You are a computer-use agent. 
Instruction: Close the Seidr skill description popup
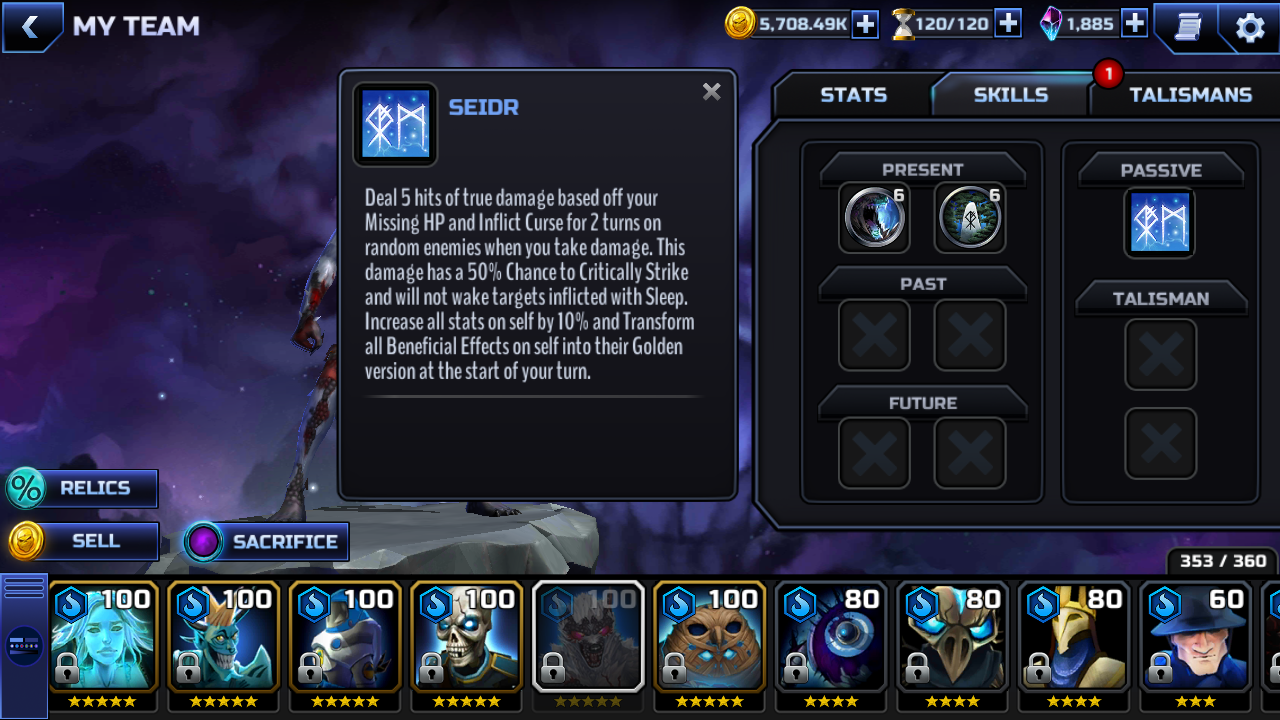click(711, 92)
